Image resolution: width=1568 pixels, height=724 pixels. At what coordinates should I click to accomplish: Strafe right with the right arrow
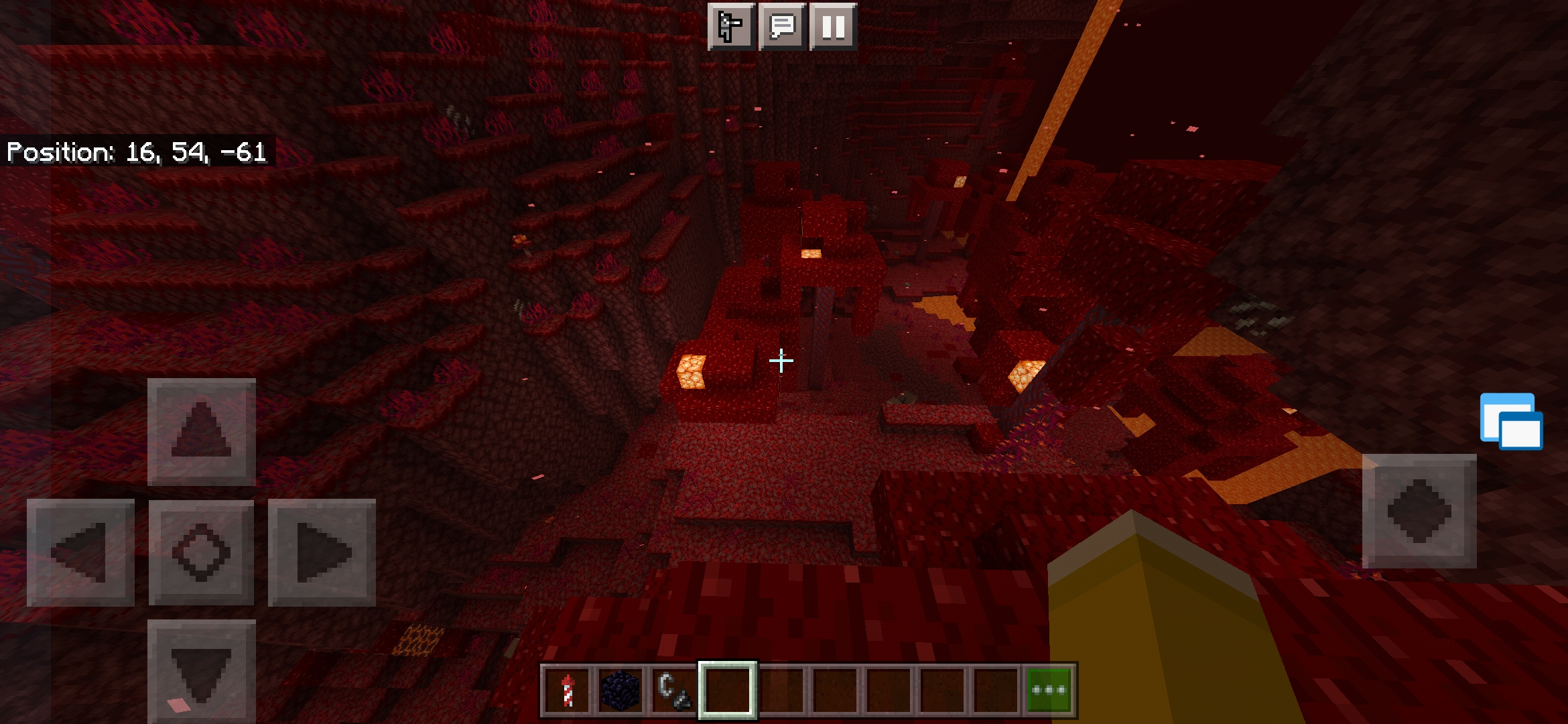tap(322, 552)
